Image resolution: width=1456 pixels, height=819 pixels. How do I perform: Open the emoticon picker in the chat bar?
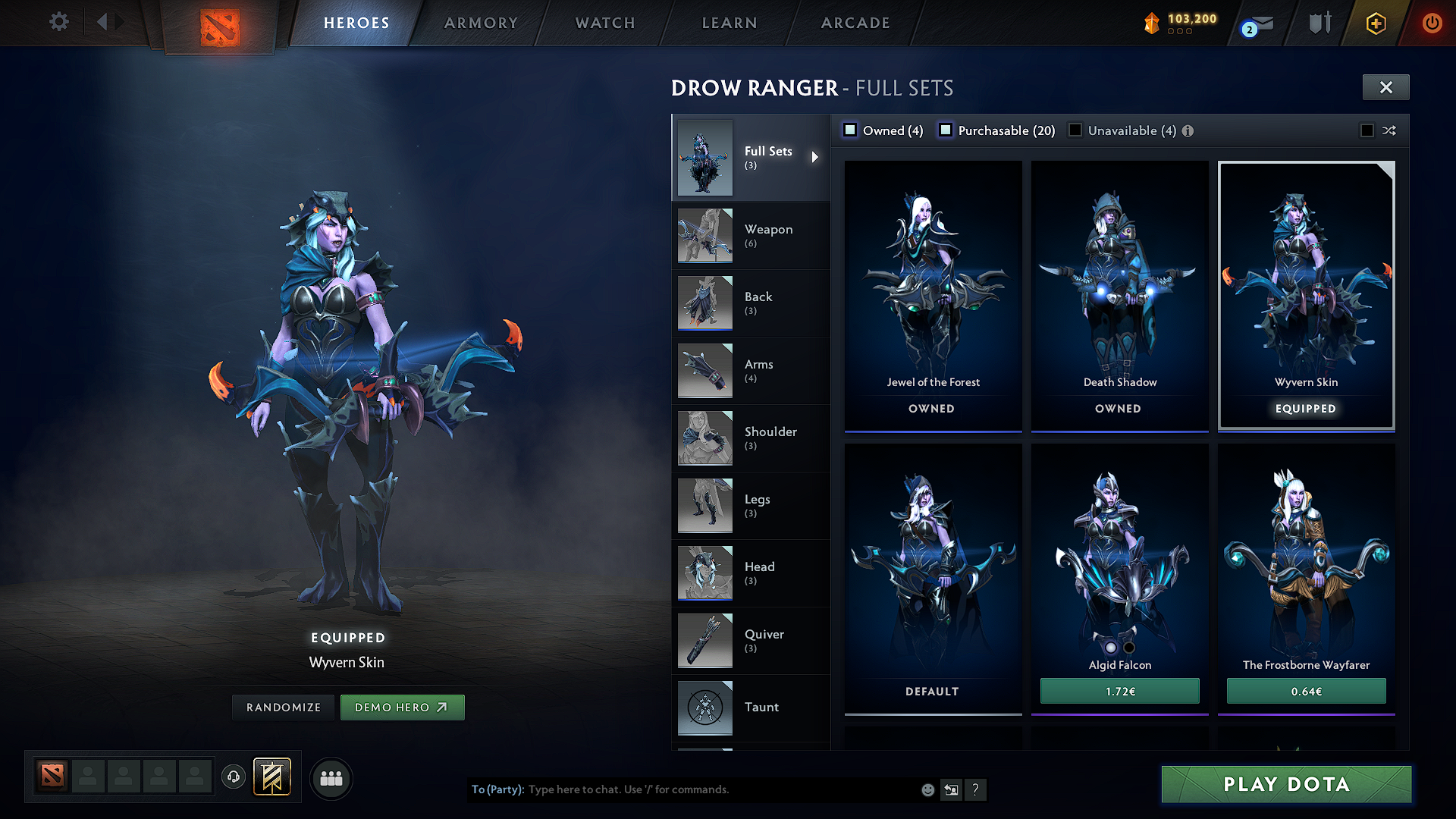927,789
